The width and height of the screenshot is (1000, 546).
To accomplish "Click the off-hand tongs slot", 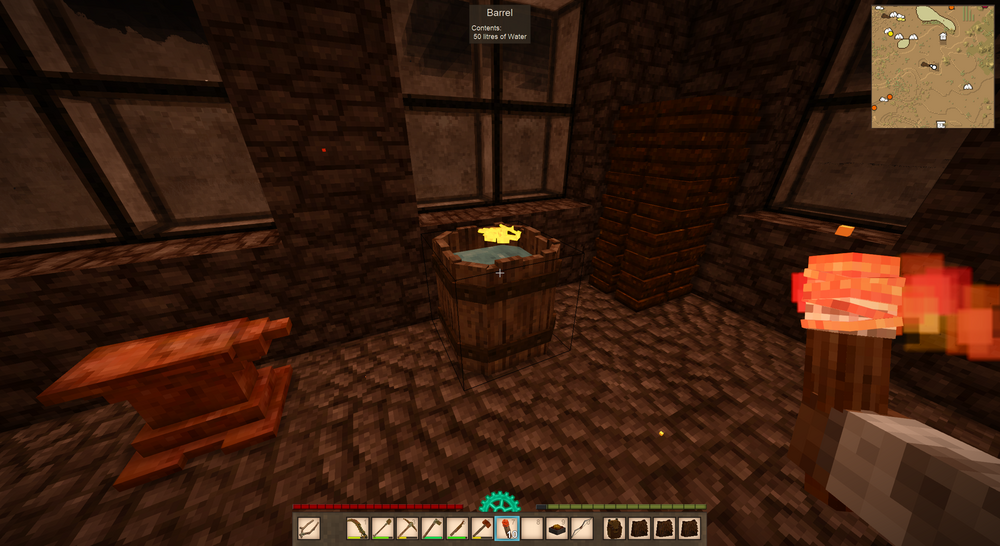I will pos(308,528).
